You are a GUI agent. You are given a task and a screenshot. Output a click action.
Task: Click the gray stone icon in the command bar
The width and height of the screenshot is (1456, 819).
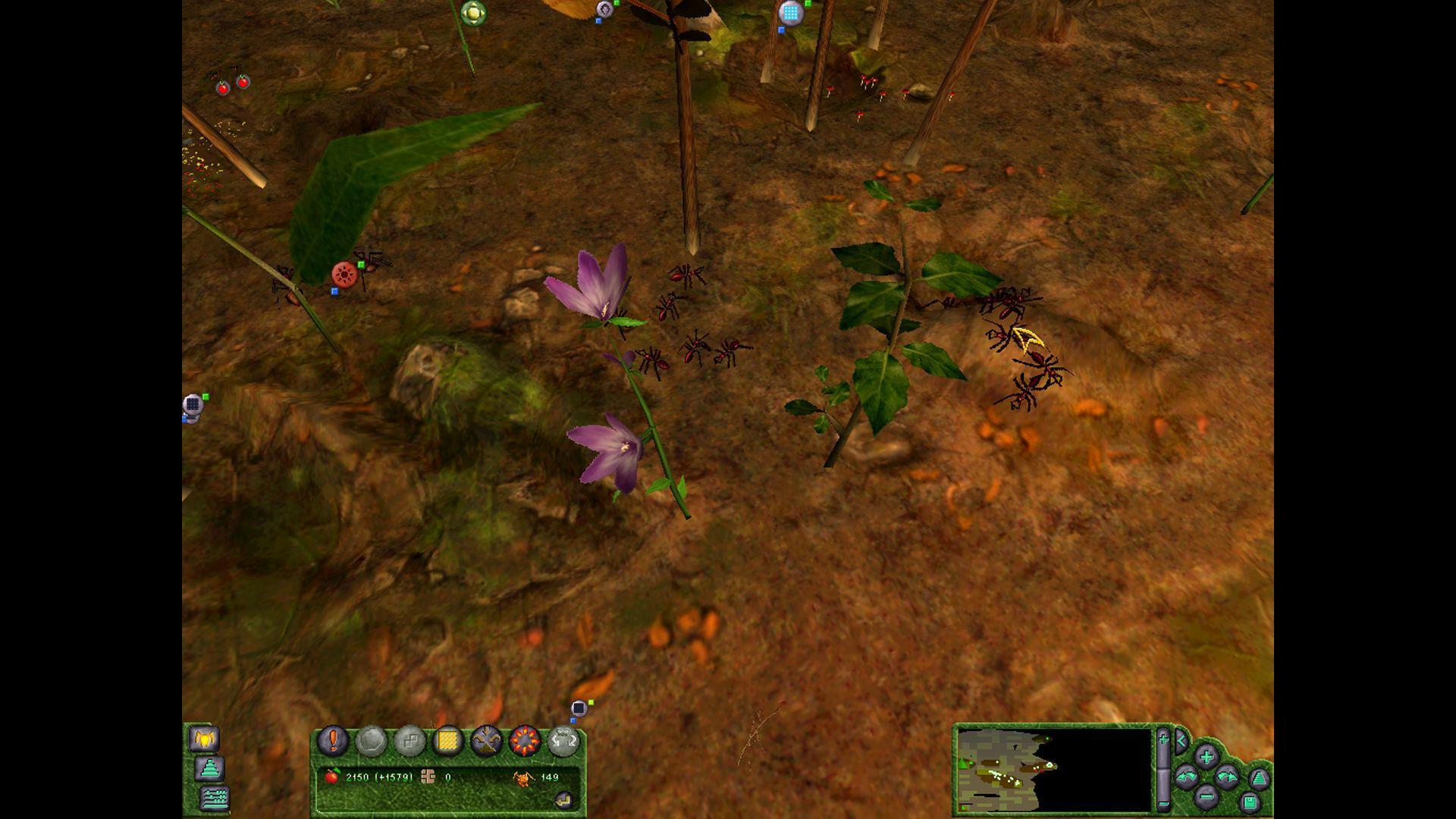coord(372,742)
